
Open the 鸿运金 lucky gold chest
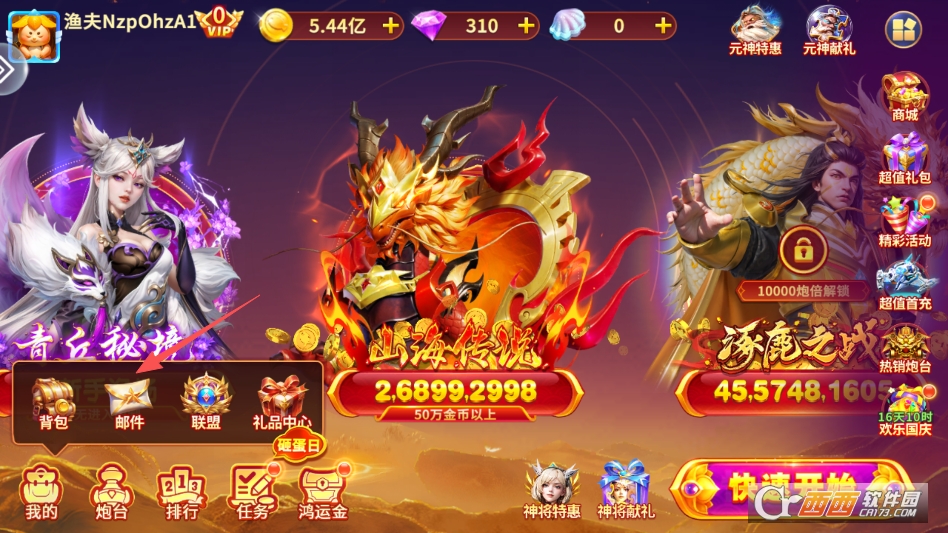324,492
